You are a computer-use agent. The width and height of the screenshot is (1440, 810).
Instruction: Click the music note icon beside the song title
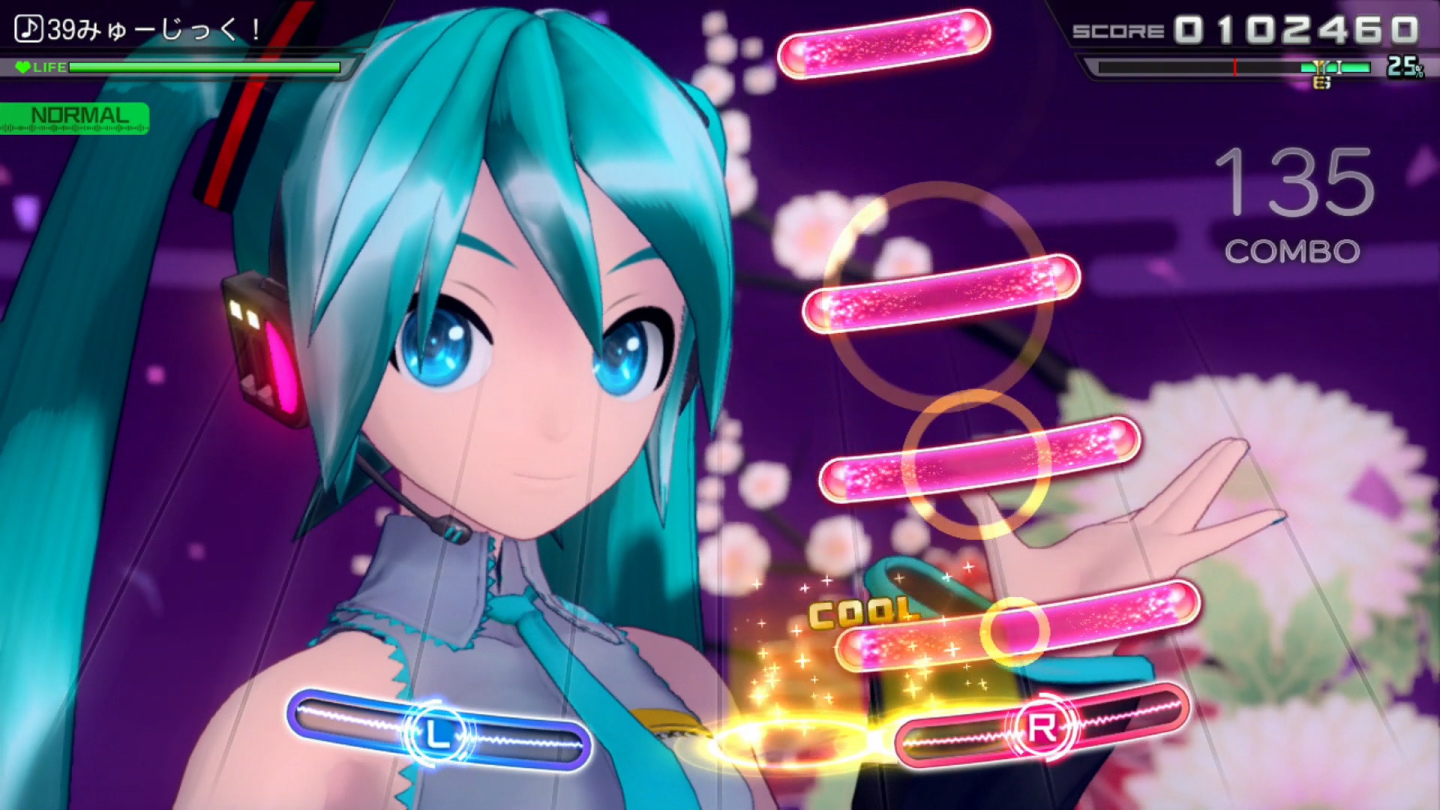pyautogui.click(x=27, y=30)
